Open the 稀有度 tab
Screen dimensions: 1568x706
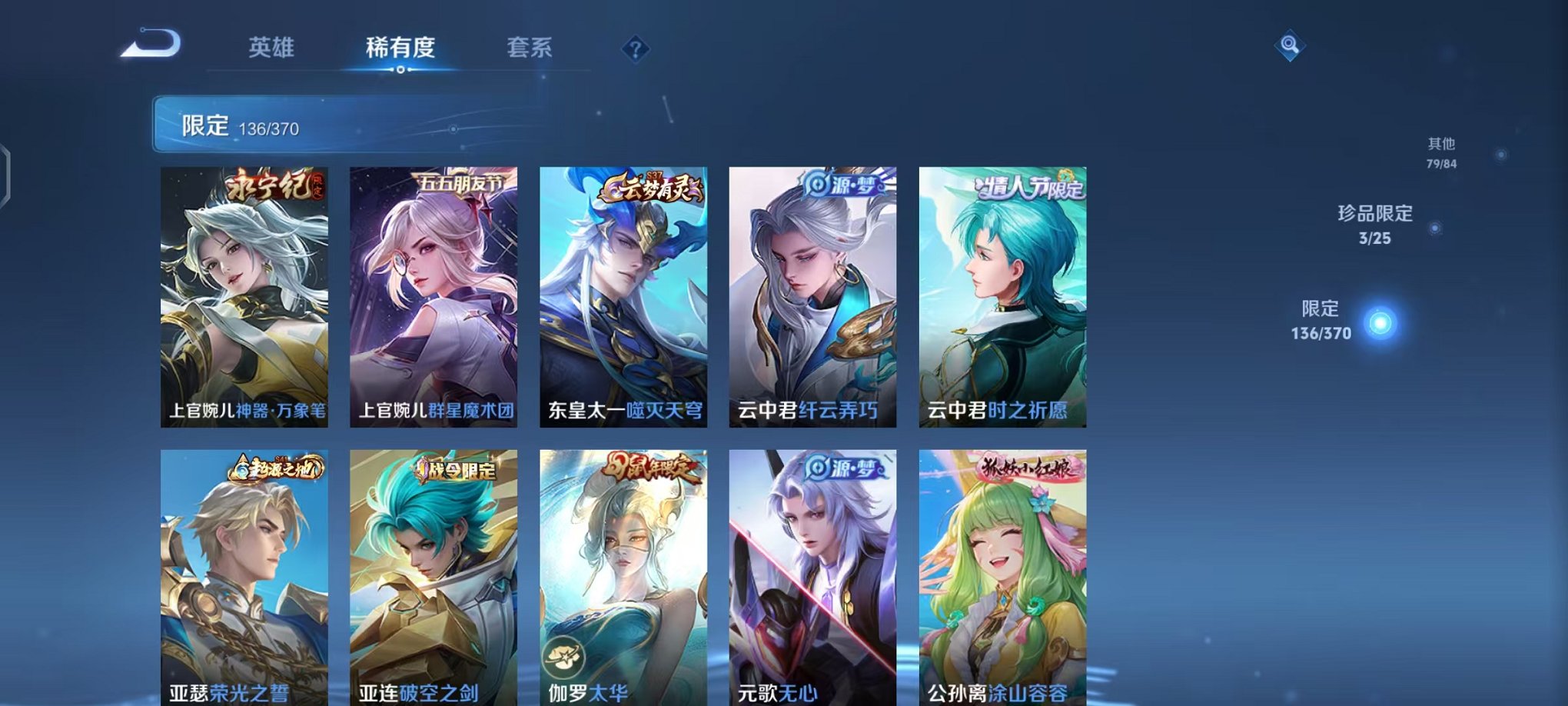[401, 46]
